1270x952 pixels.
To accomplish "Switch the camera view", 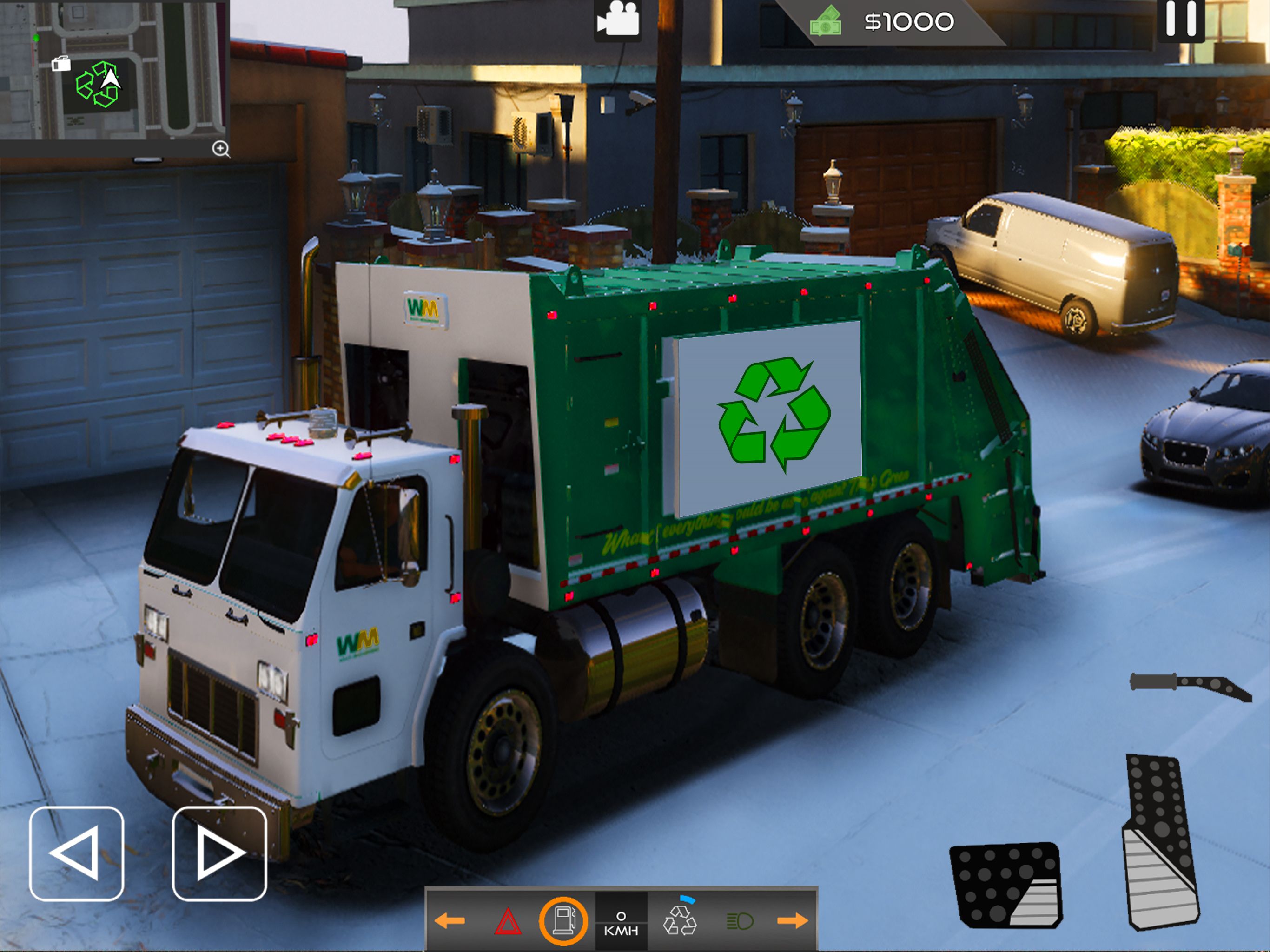I will click(617, 20).
